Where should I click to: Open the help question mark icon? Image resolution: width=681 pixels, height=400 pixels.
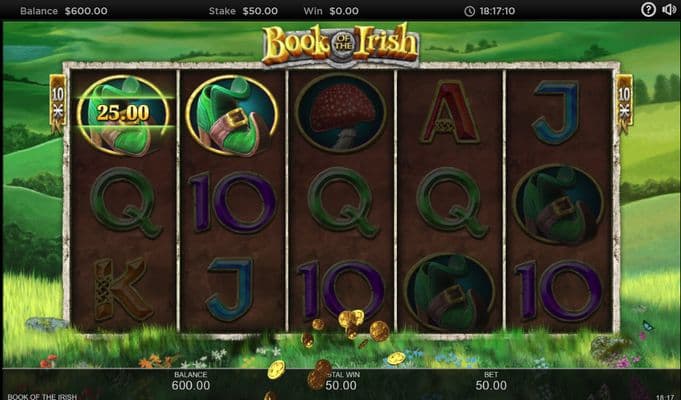coord(649,11)
